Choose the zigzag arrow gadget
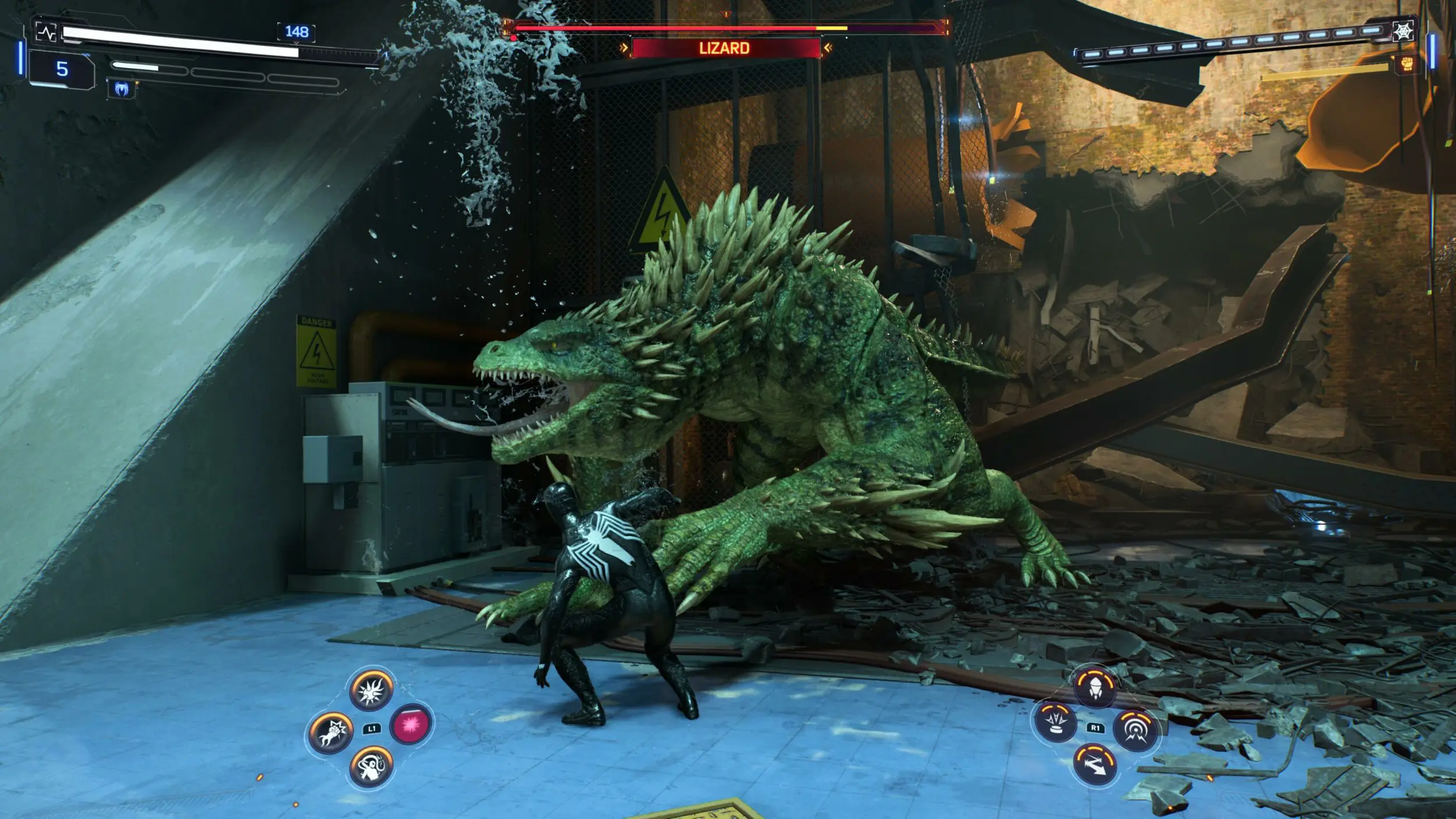The image size is (1456, 819). point(1095,764)
